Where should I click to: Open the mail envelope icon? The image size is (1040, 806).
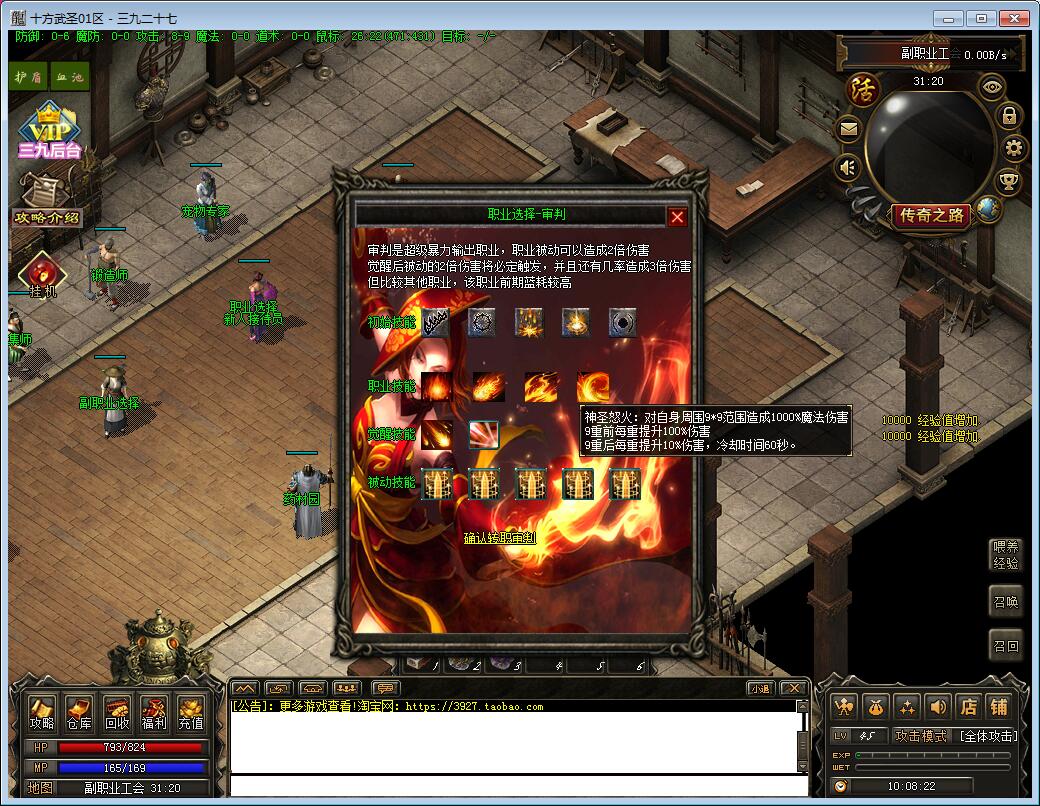tap(849, 129)
